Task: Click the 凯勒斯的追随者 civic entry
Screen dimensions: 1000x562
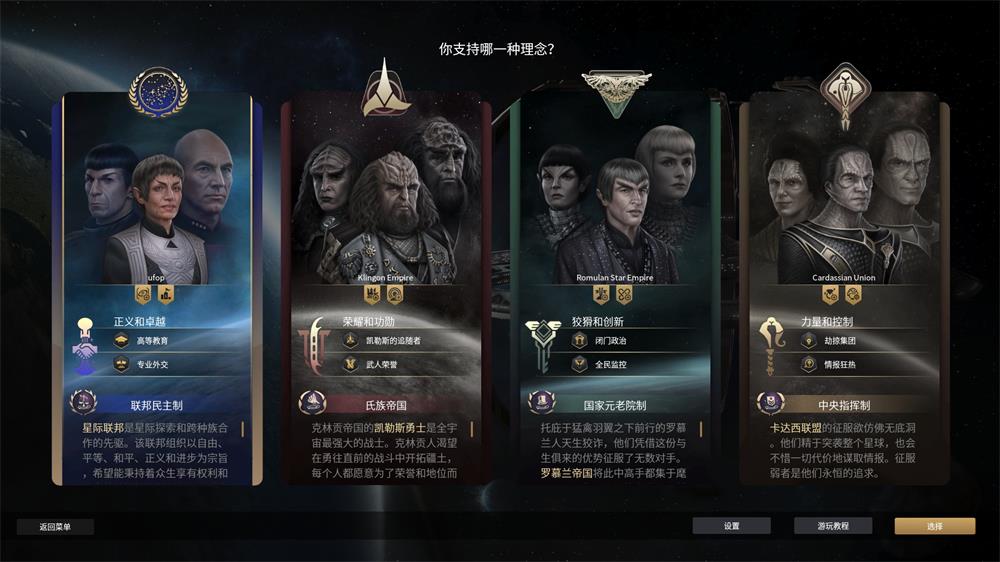Action: [385, 341]
